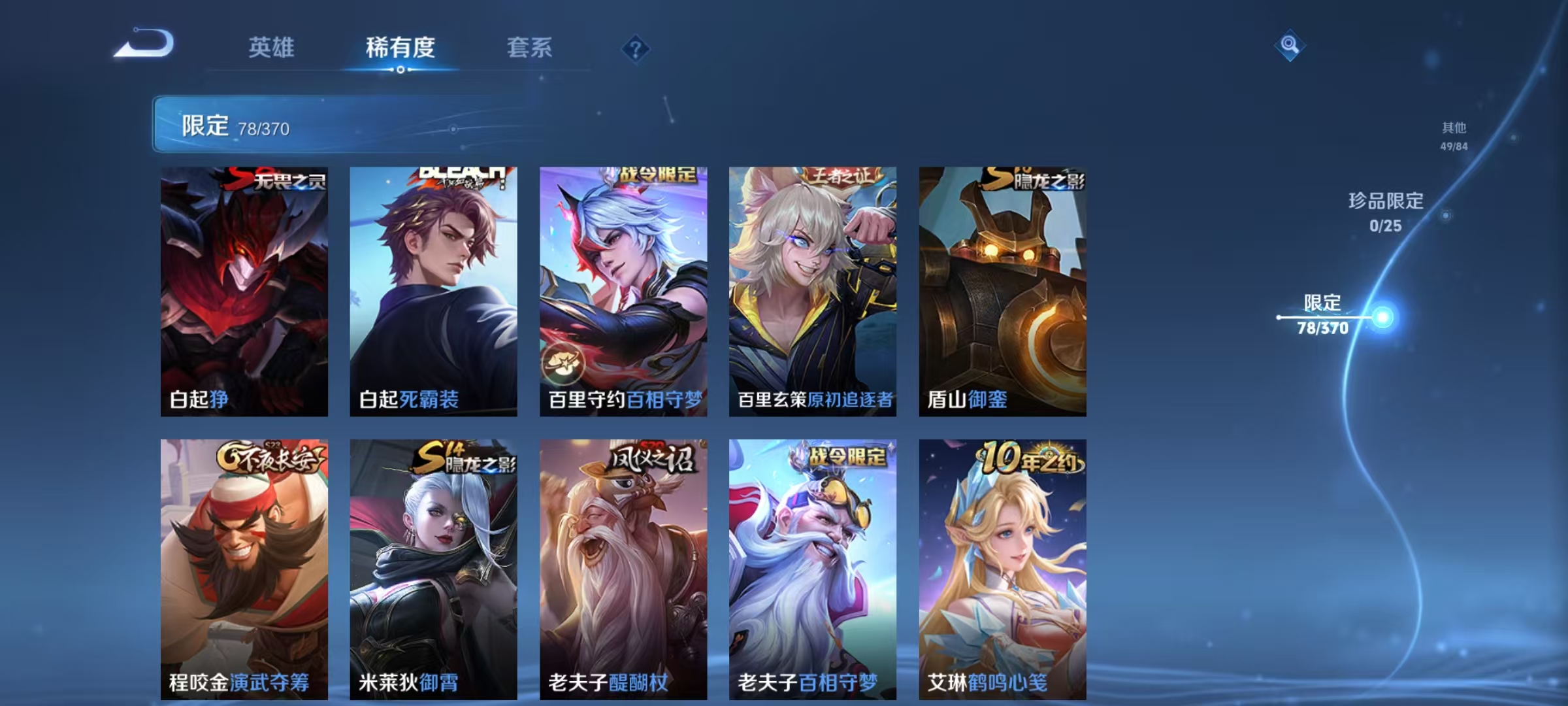Screen dimensions: 1568x706
Task: Switch to the 套系 tab
Action: (x=529, y=47)
